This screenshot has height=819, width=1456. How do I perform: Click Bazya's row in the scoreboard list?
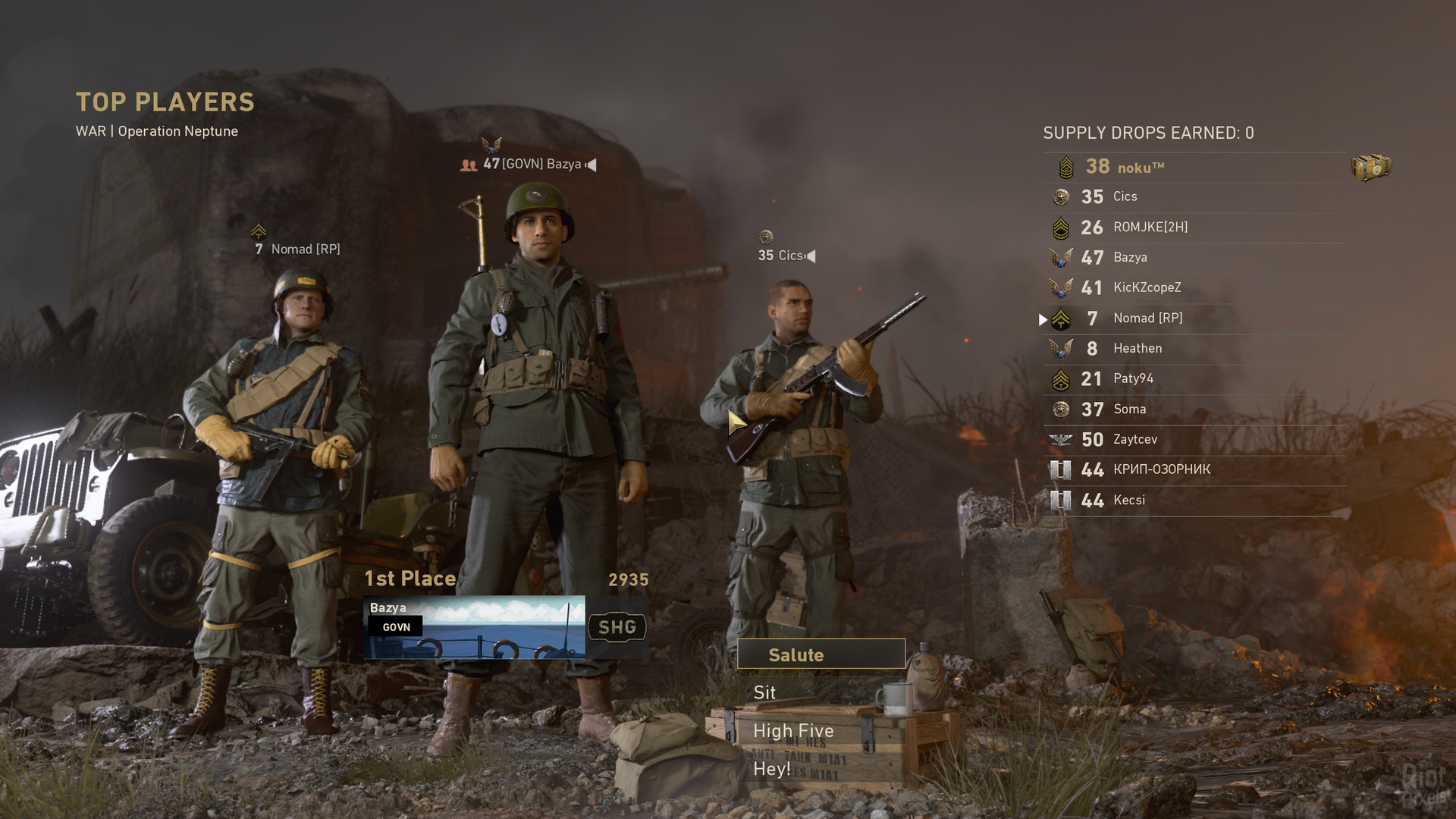click(1194, 258)
